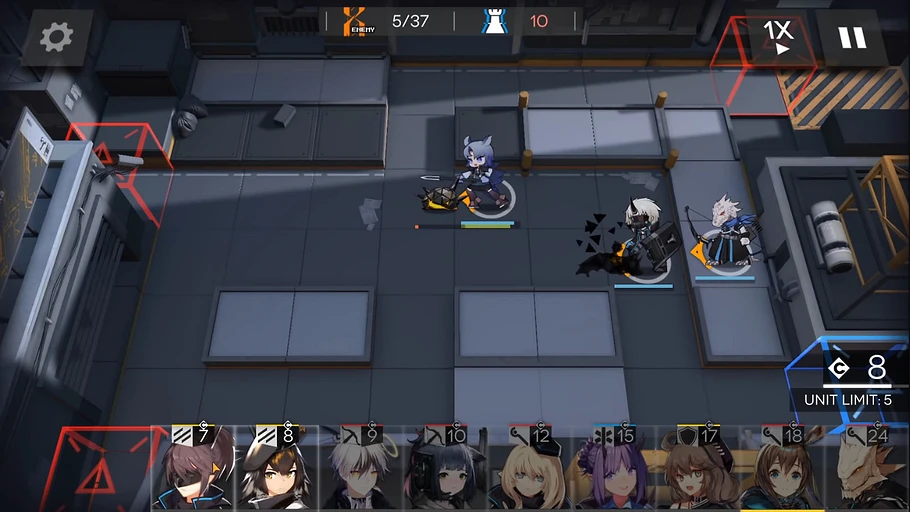Pause the battle

point(852,38)
